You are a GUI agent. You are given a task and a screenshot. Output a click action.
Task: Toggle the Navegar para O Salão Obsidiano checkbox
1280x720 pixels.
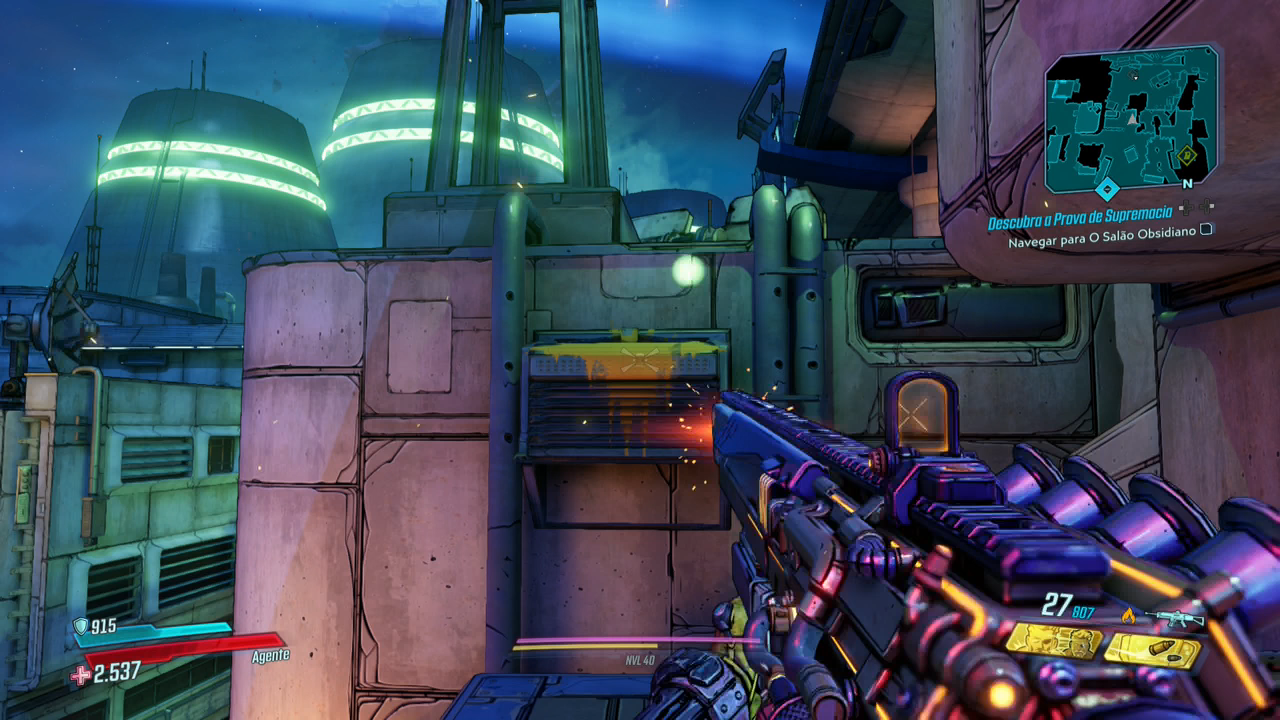[x=1207, y=229]
